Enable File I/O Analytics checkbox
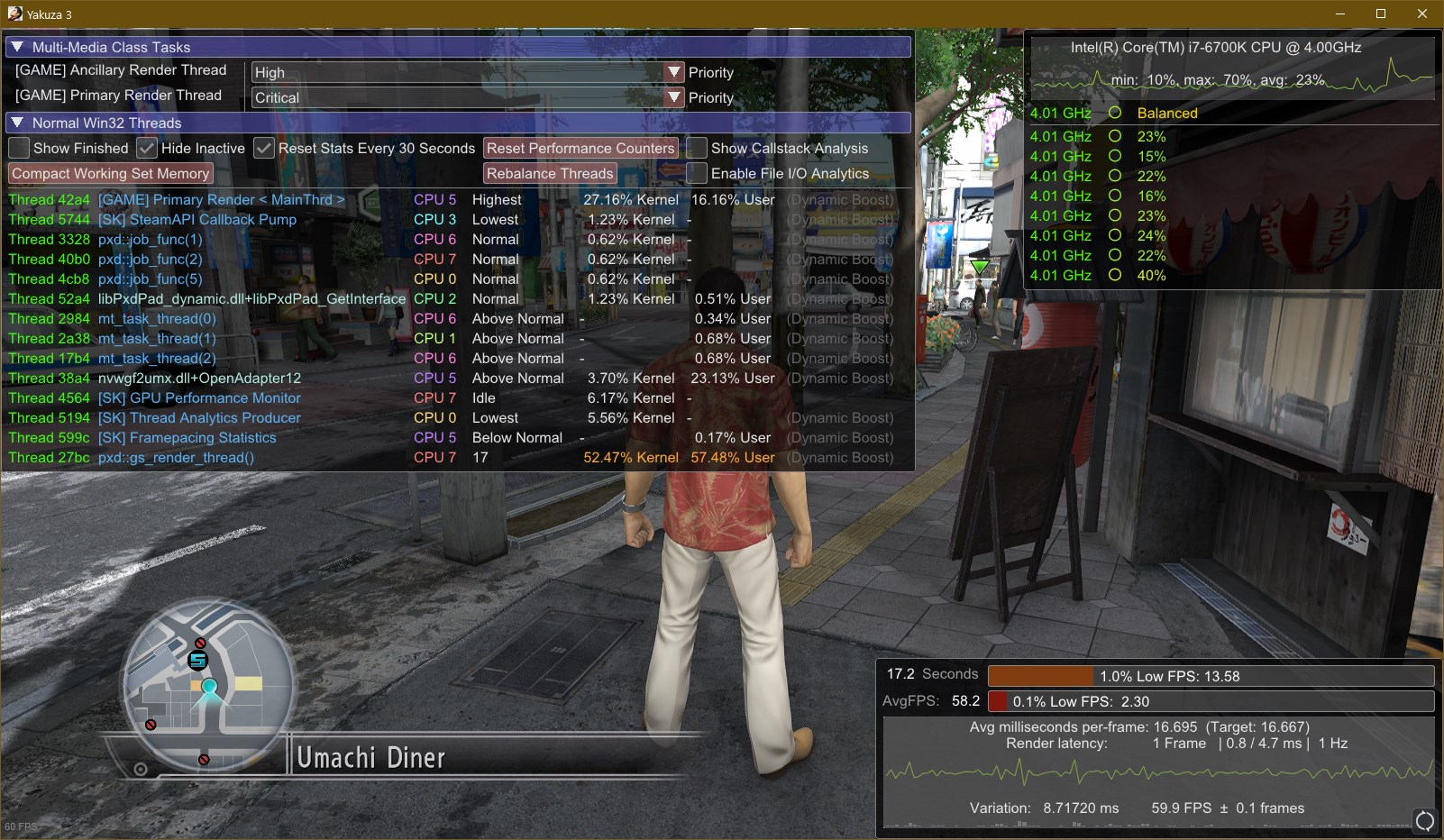Image resolution: width=1444 pixels, height=840 pixels. point(697,174)
